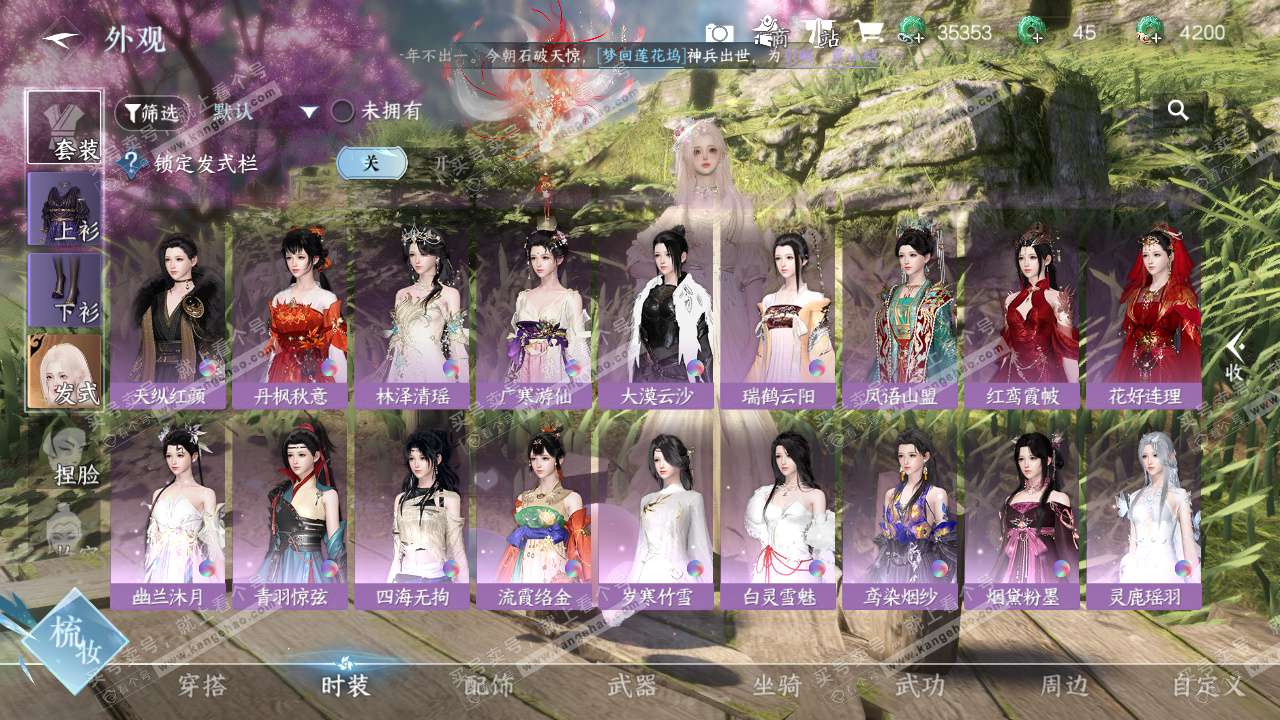
Task: Open the shopping cart icon
Action: [867, 32]
